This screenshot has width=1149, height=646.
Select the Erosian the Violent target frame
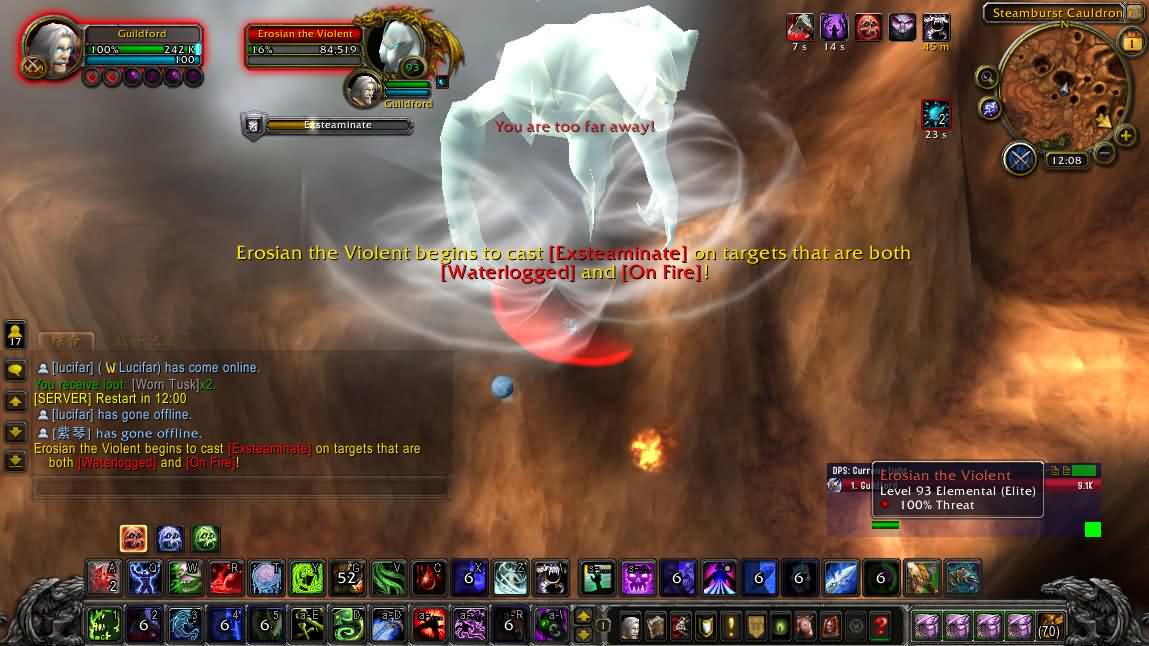(x=305, y=46)
